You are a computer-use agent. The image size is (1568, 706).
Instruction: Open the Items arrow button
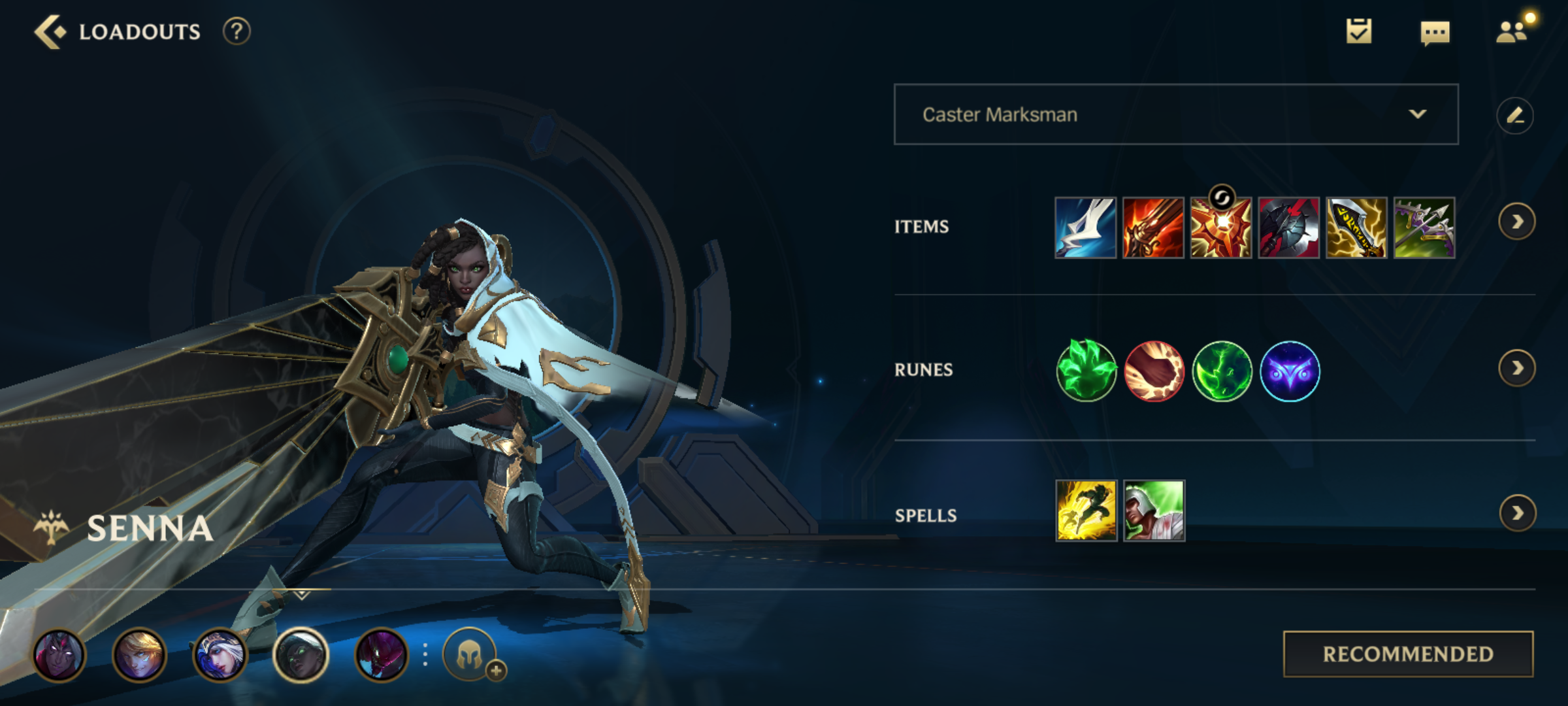[1516, 222]
